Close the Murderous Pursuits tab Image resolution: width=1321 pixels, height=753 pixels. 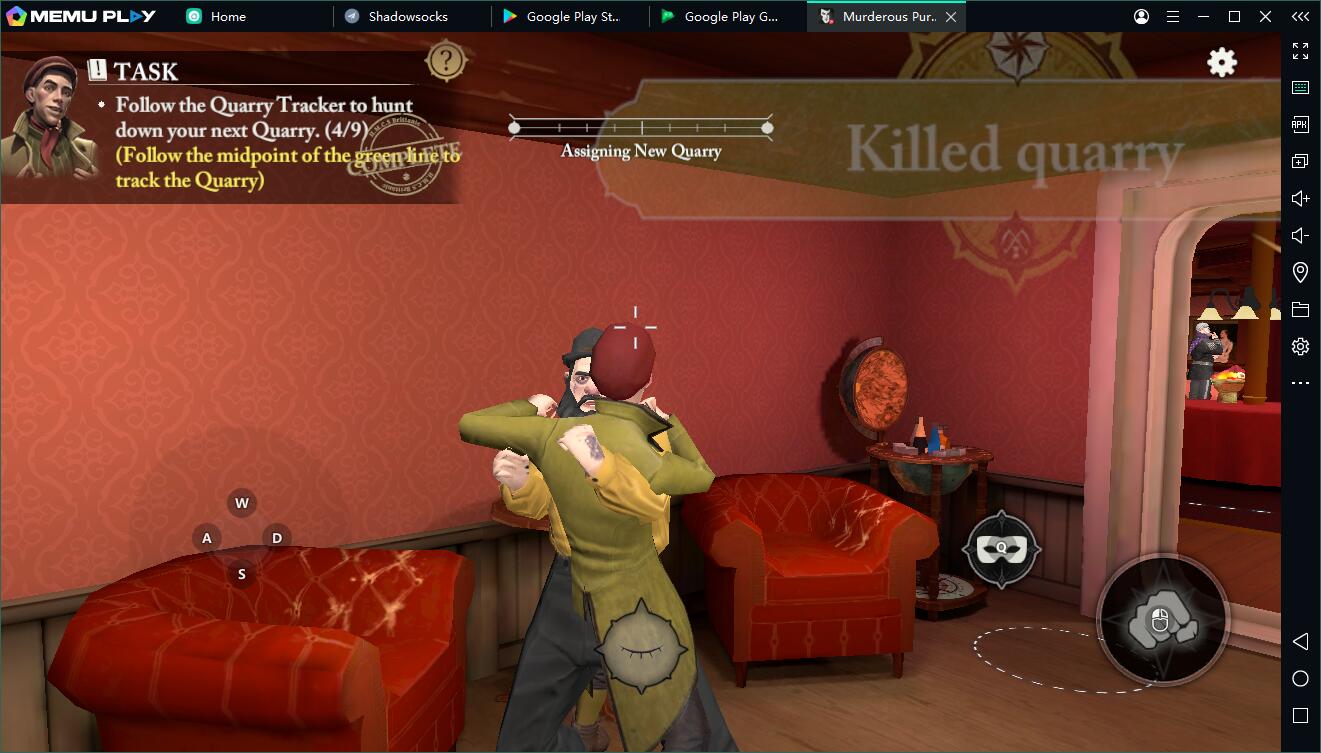[950, 16]
